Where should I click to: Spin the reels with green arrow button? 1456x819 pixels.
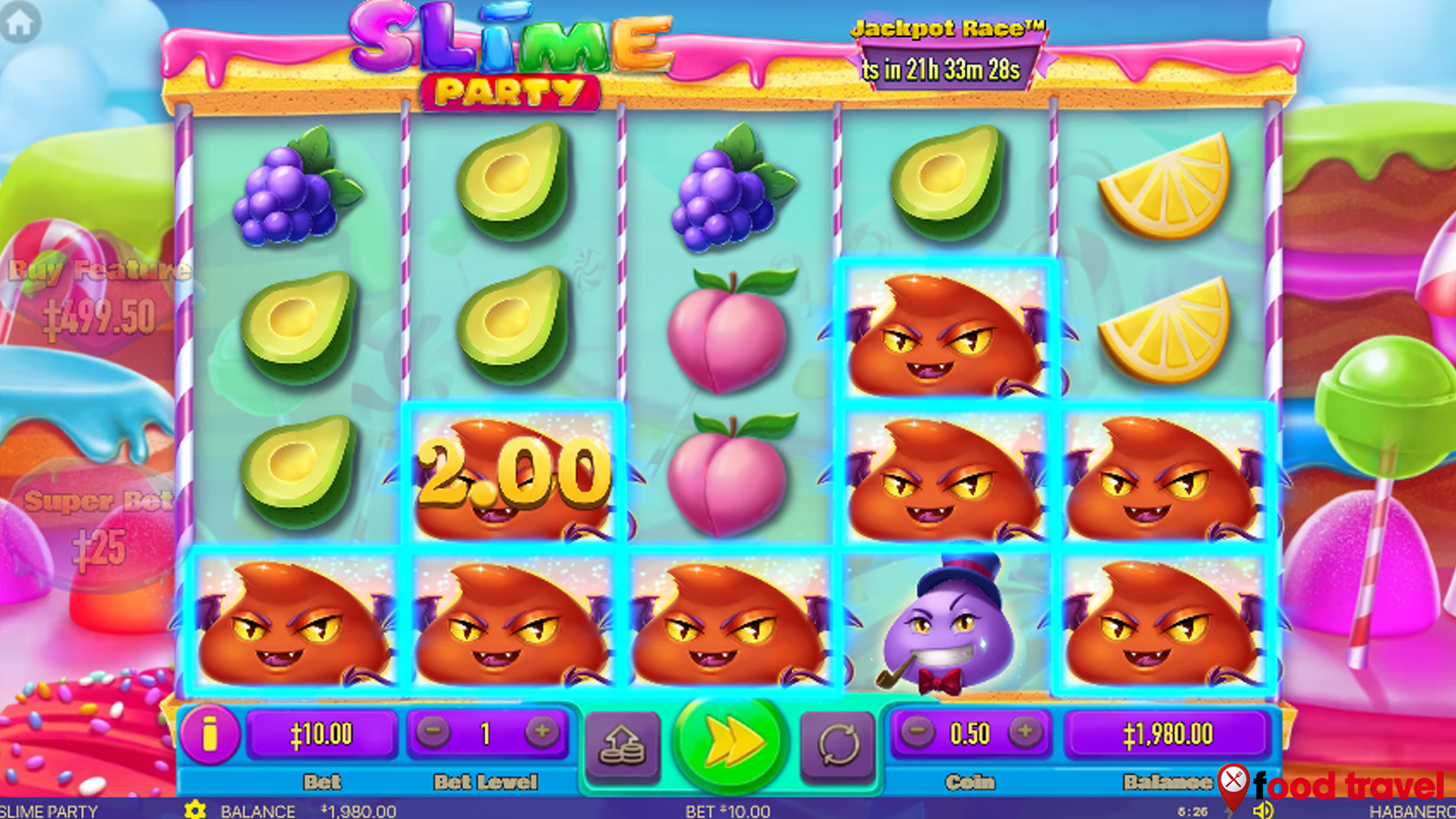click(730, 742)
